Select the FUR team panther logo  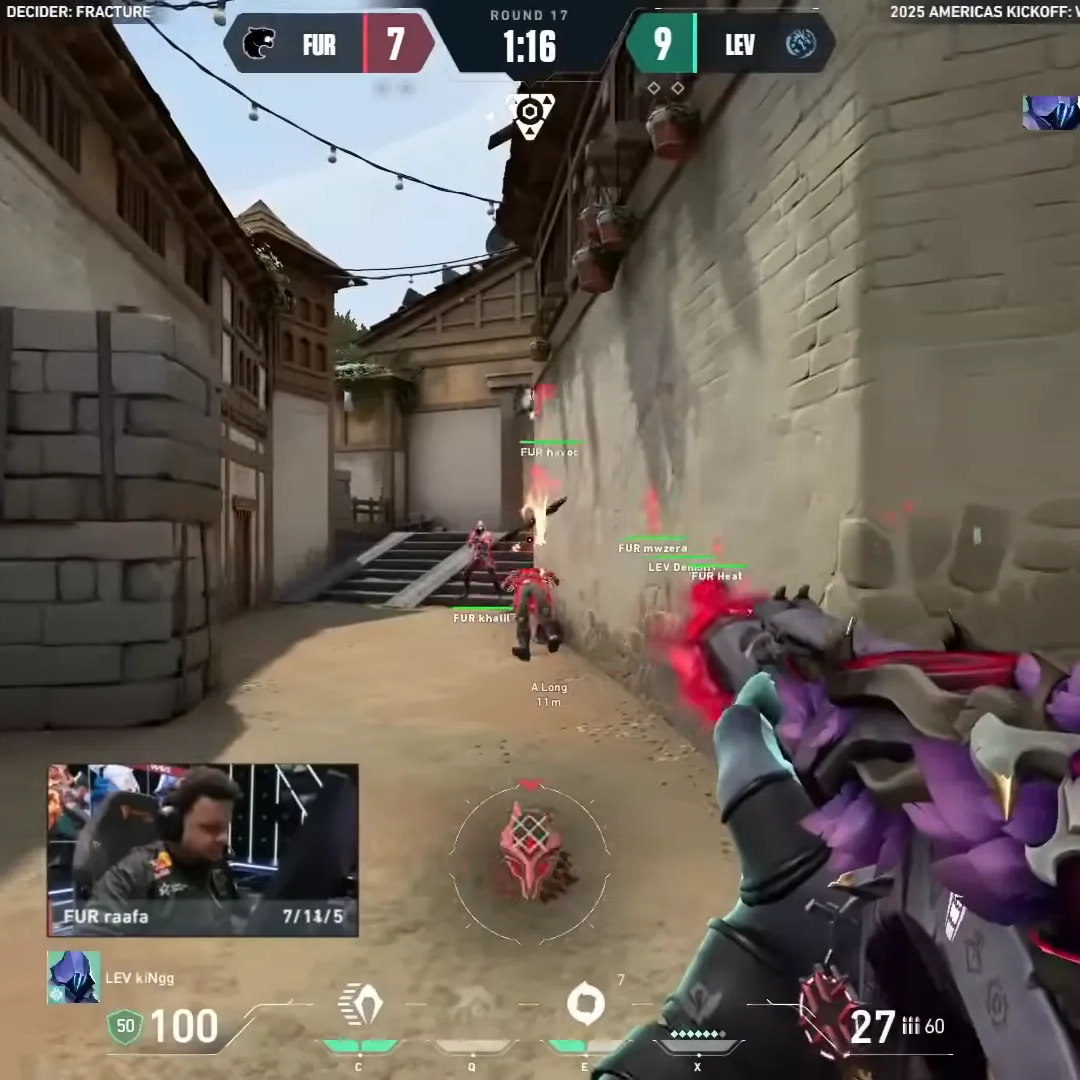259,44
